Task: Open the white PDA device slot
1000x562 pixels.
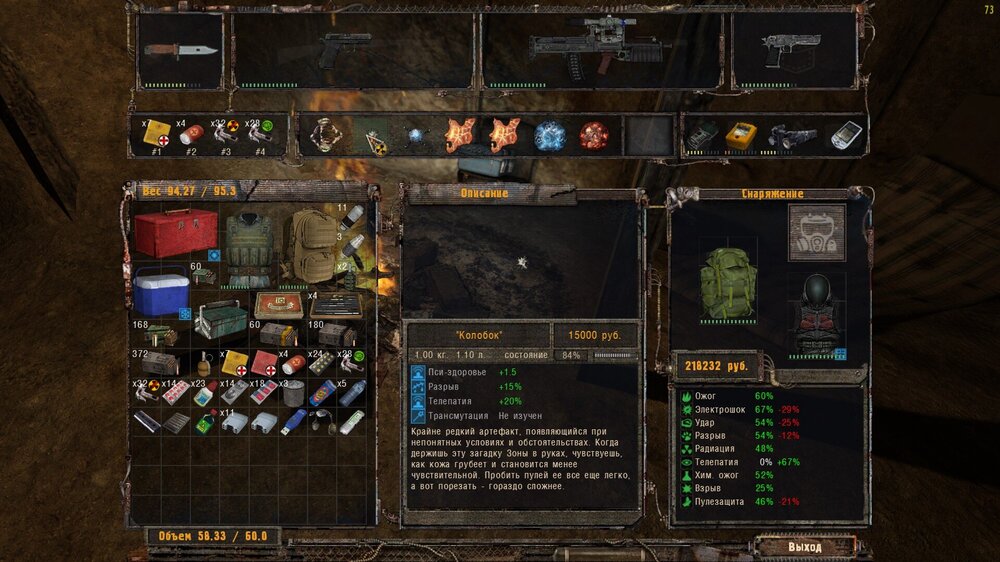Action: [845, 135]
